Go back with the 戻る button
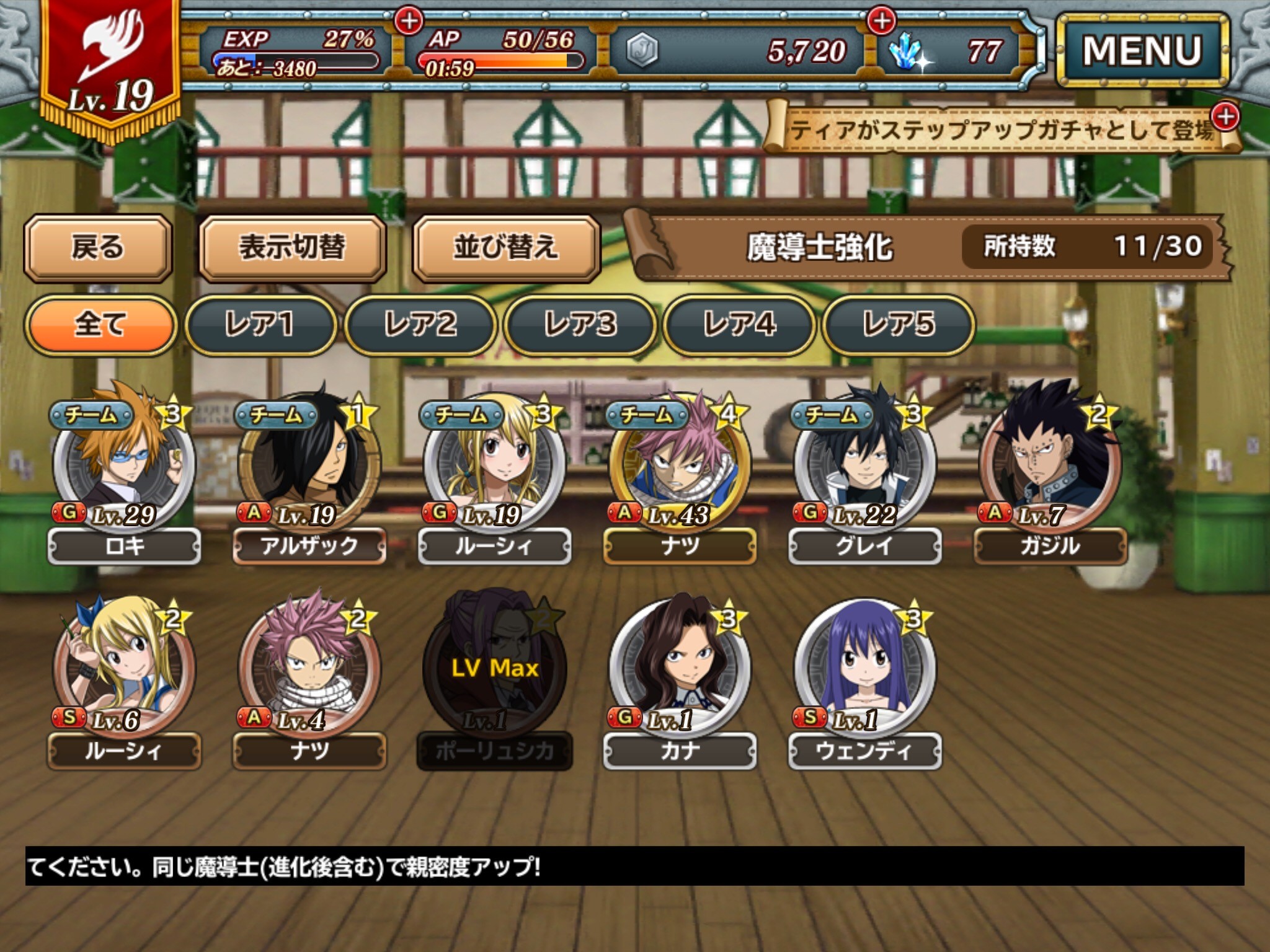Image resolution: width=1270 pixels, height=952 pixels. pos(98,248)
